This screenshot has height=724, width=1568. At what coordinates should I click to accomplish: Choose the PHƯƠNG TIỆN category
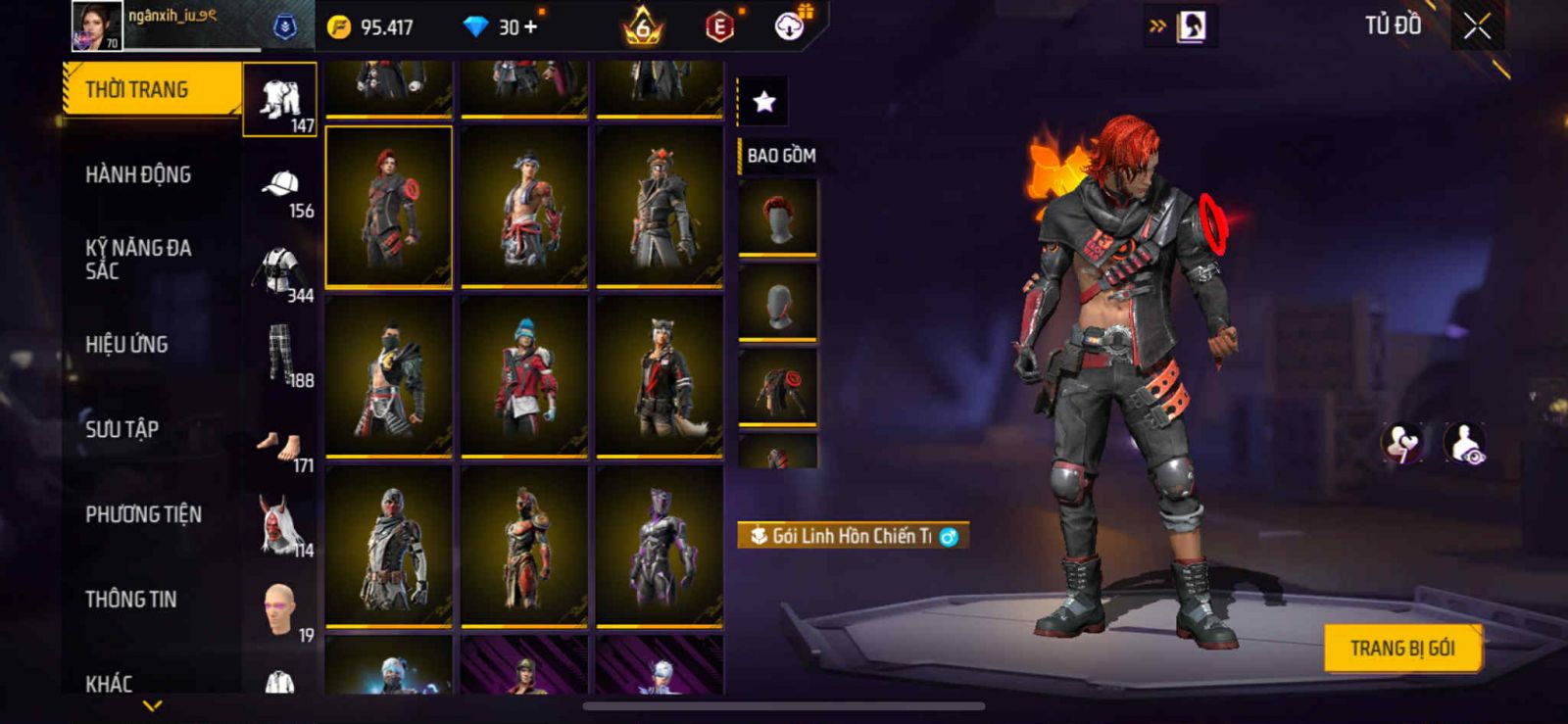[143, 514]
